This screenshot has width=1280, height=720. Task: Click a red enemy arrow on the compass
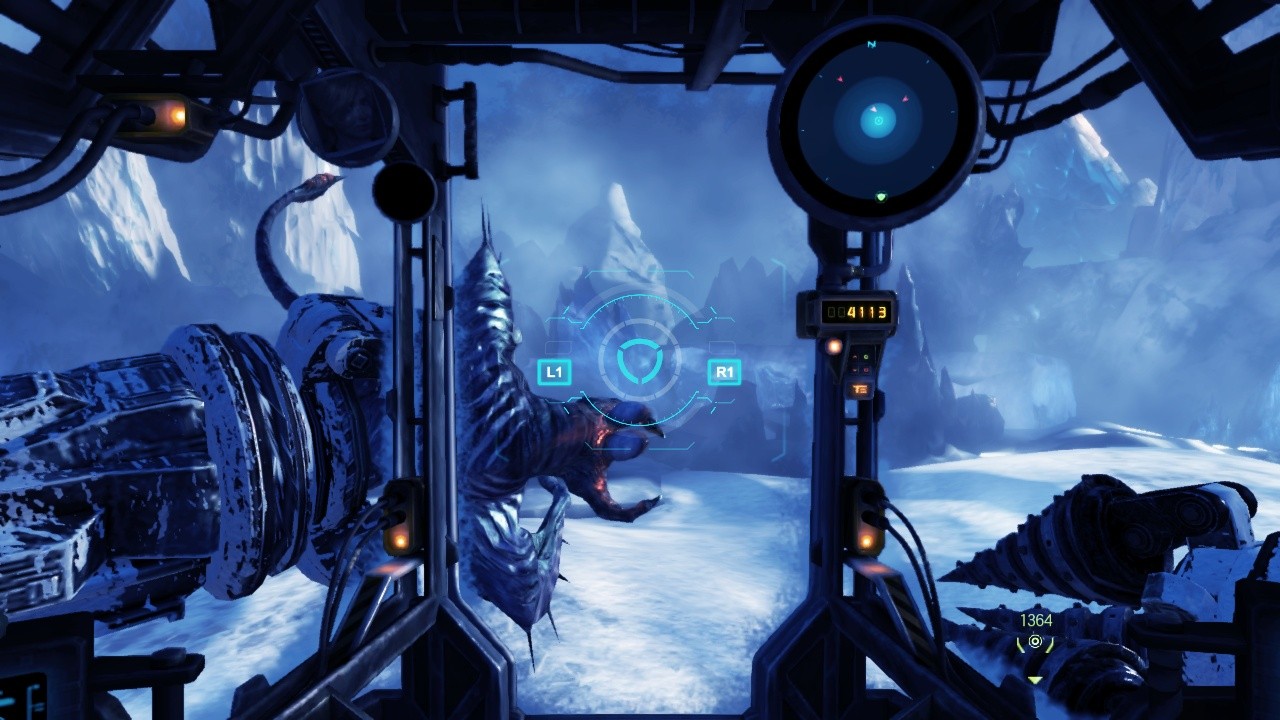click(840, 80)
